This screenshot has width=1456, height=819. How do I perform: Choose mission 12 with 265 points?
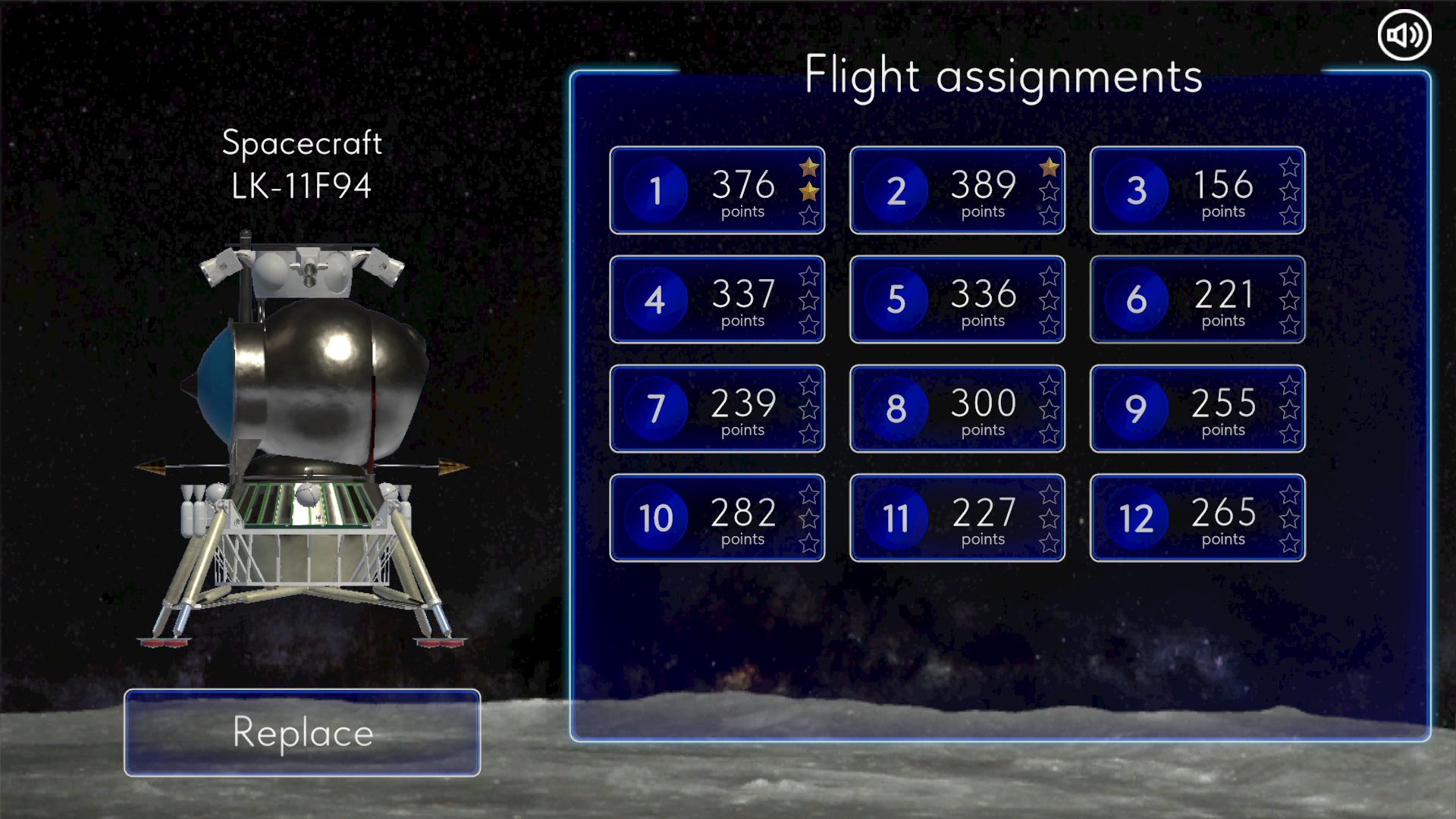[x=1197, y=518]
